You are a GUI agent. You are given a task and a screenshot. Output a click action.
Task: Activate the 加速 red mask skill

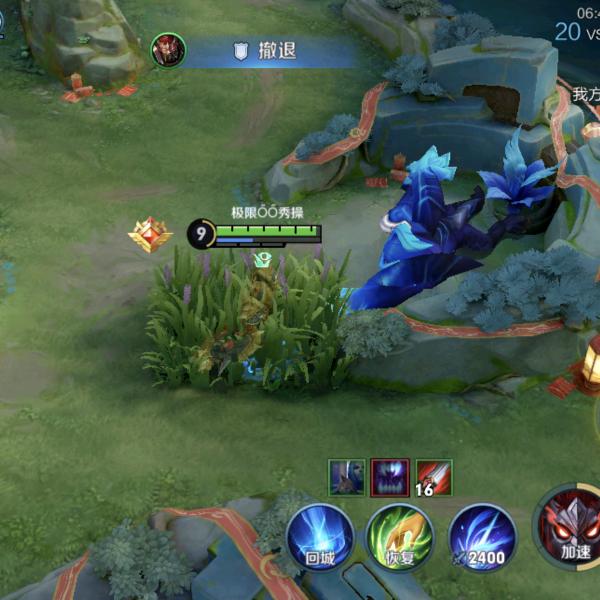572,526
